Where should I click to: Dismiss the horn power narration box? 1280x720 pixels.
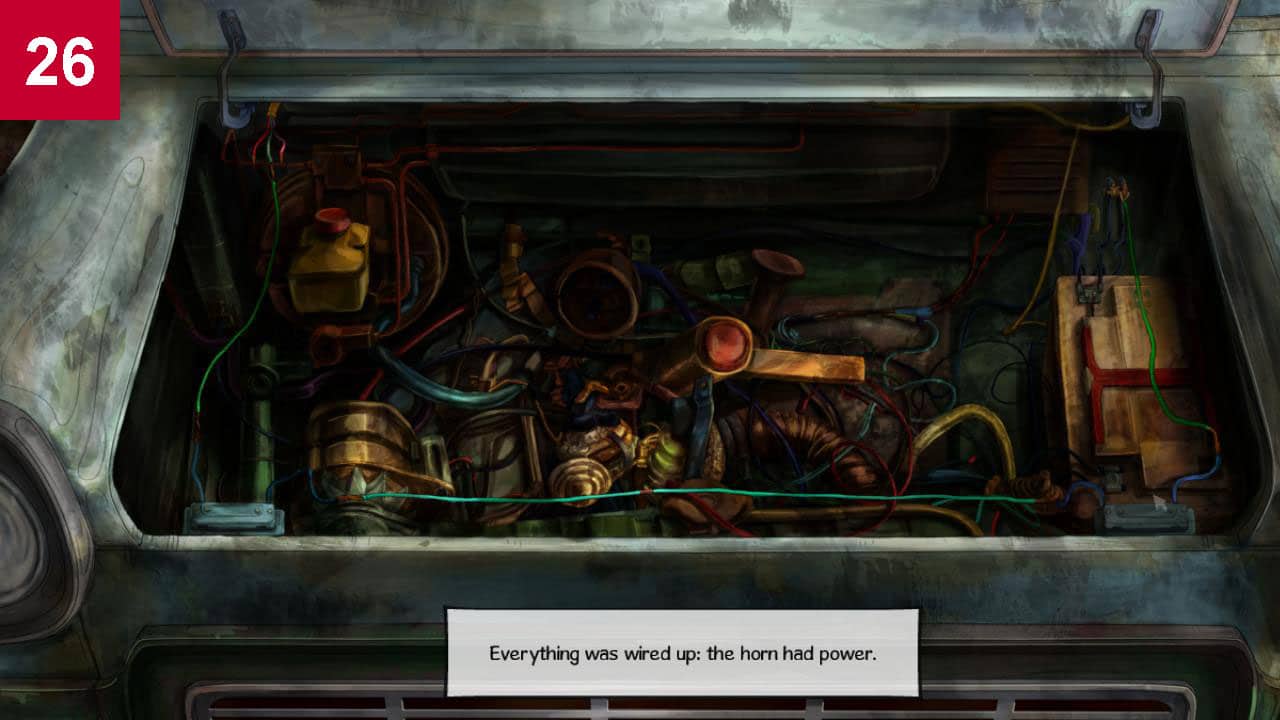(681, 653)
